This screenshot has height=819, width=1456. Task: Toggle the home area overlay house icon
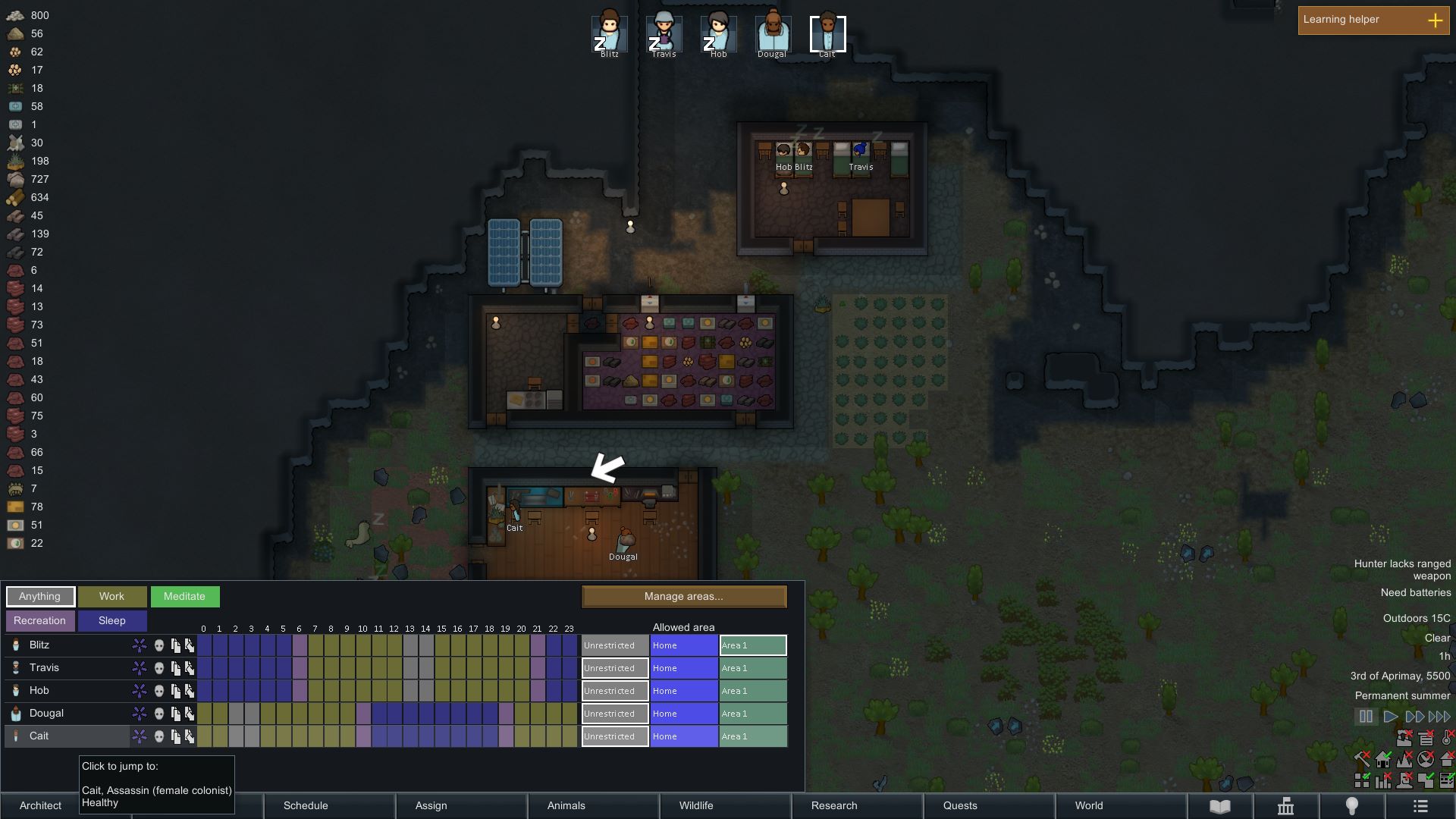click(x=1382, y=759)
